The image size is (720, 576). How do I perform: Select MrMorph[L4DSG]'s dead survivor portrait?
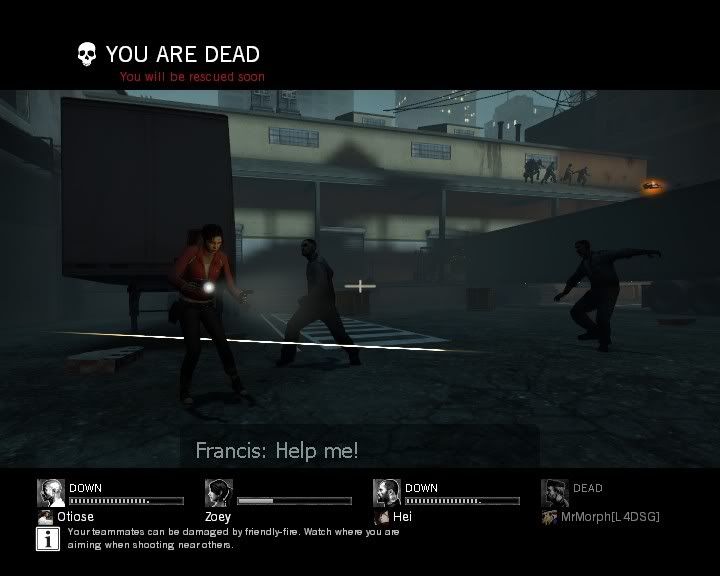click(555, 493)
